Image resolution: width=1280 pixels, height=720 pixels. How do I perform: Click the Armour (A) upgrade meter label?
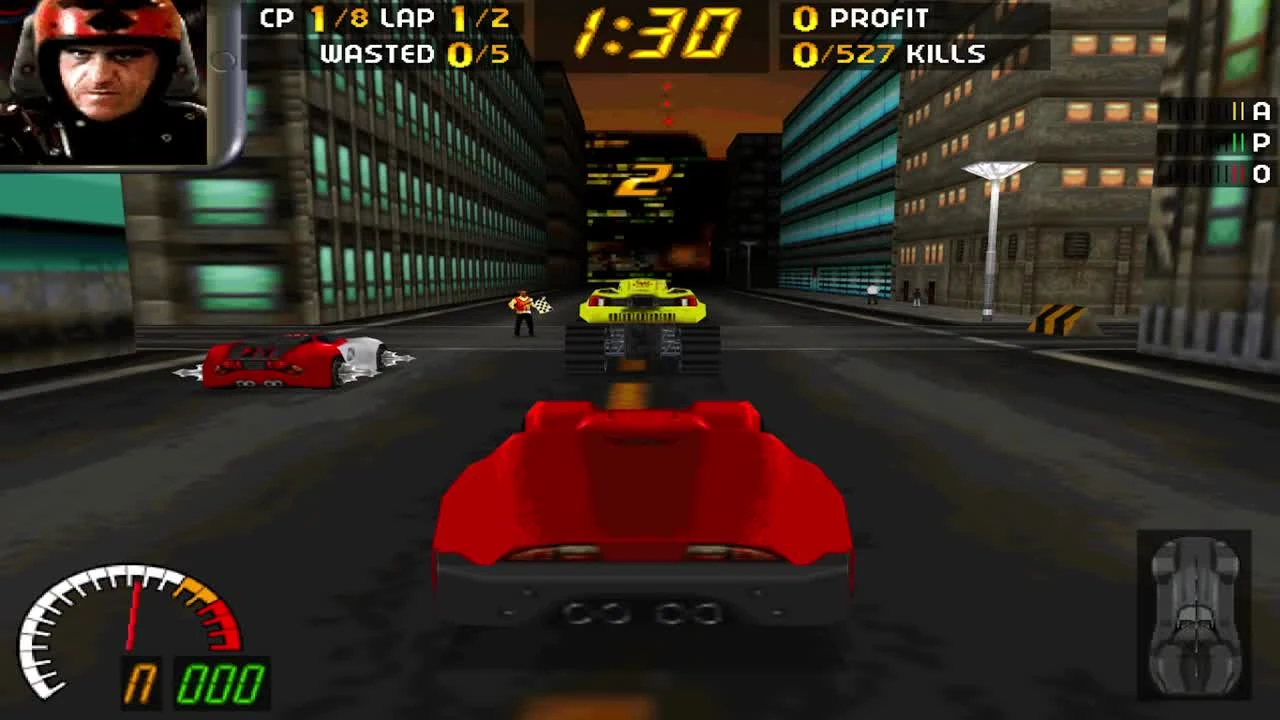click(x=1262, y=112)
